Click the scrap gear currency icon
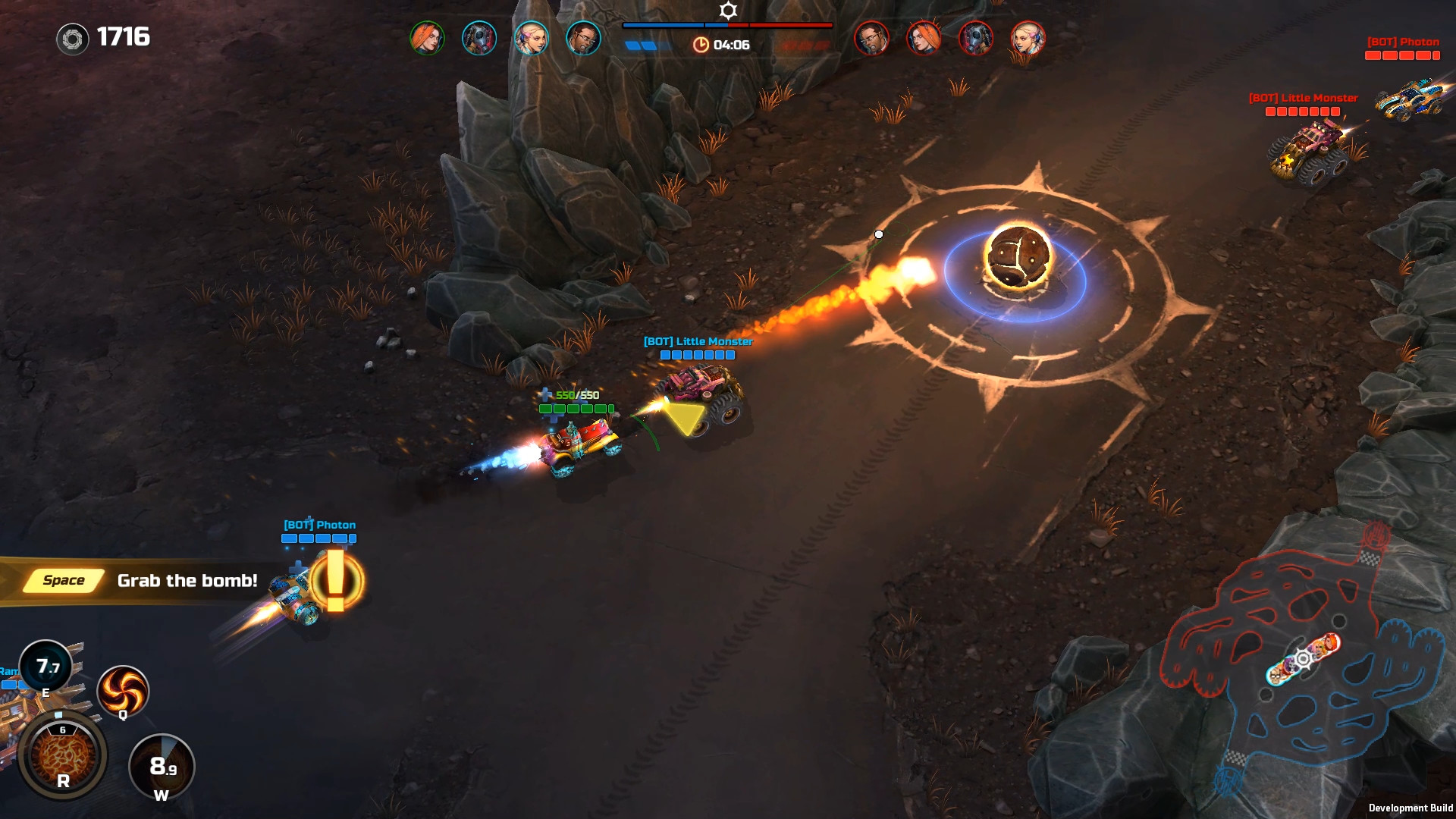 pos(73,39)
